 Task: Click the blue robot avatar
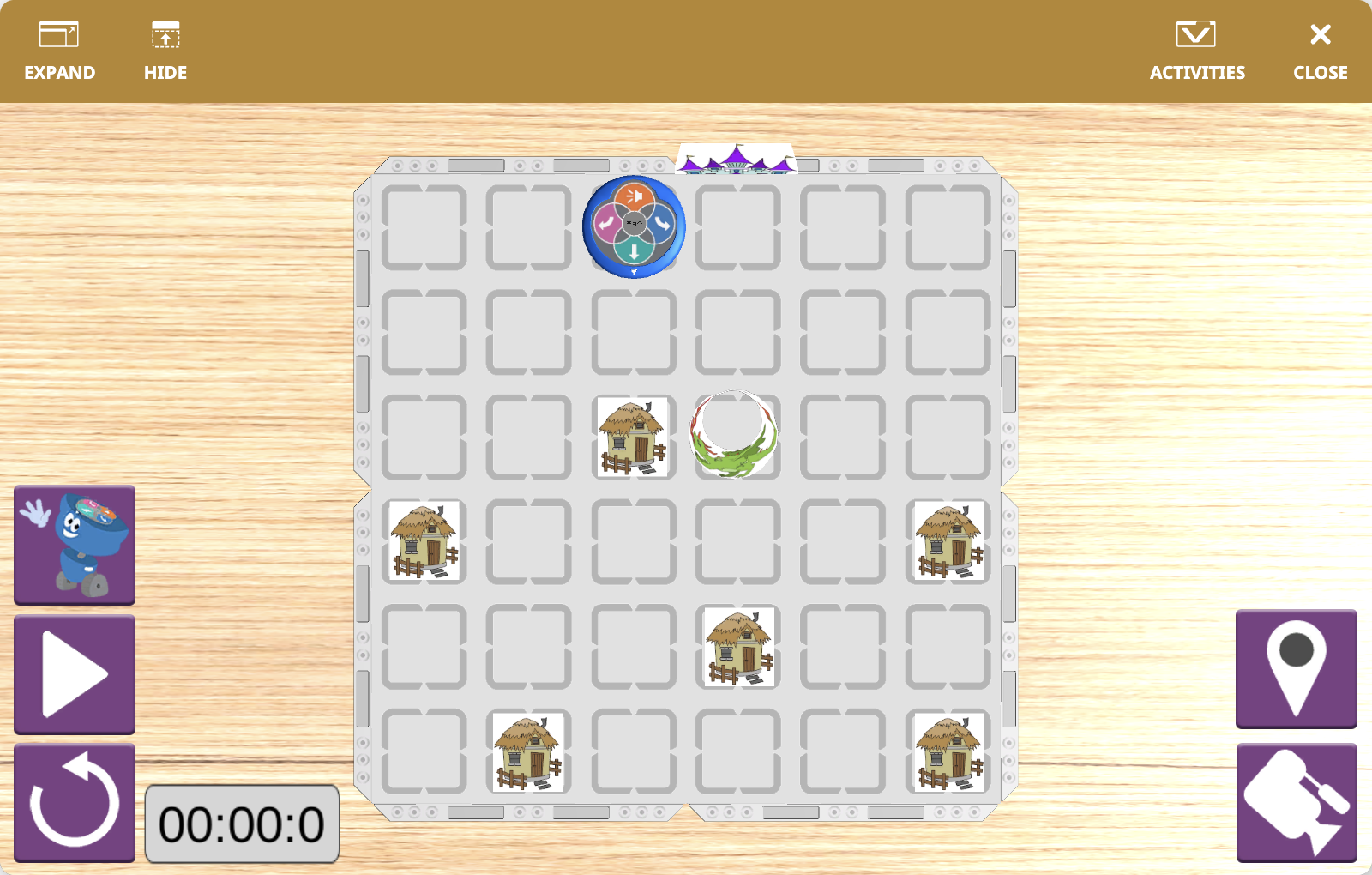click(74, 545)
